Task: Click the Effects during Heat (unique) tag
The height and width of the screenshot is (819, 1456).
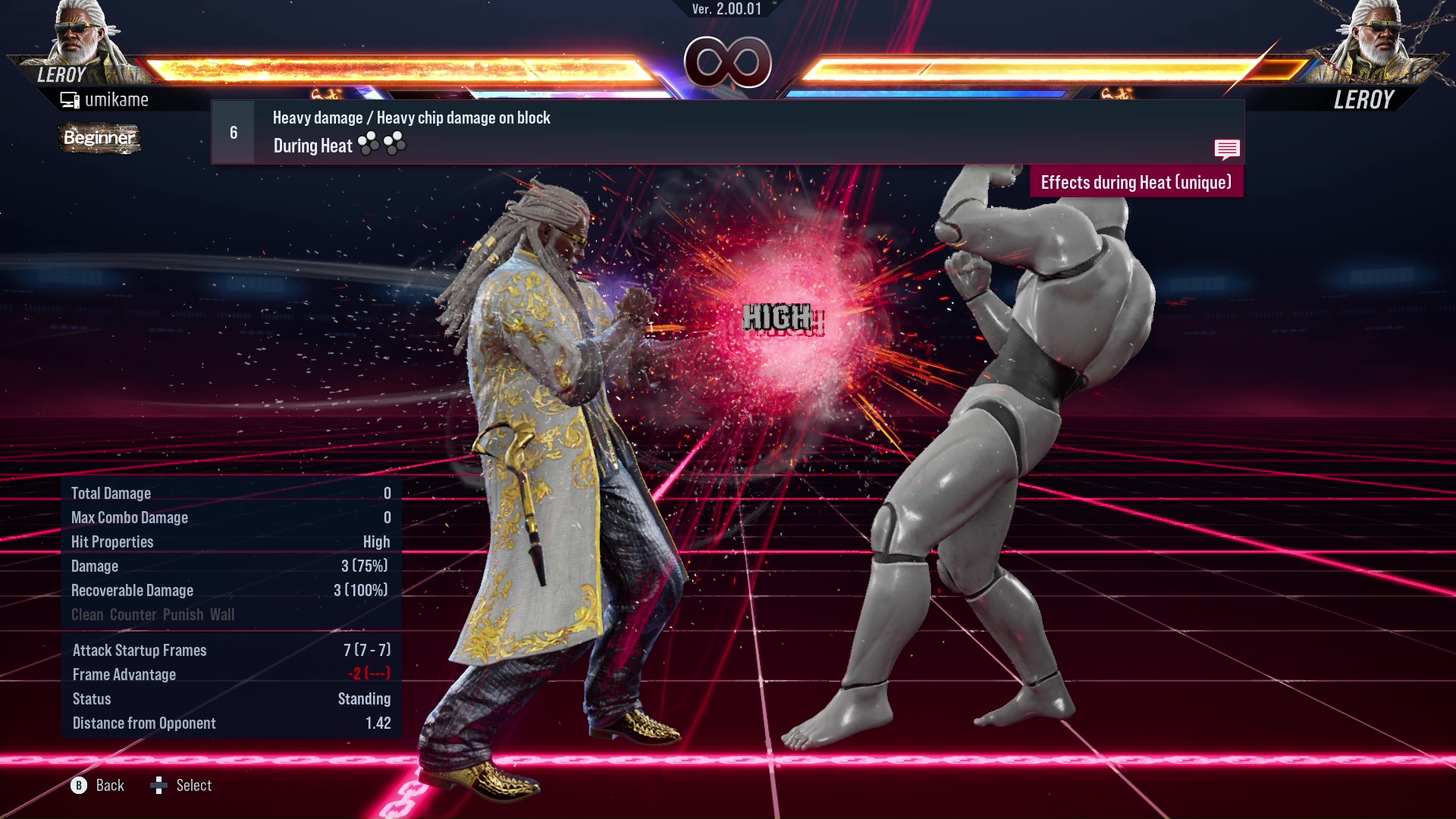Action: coord(1136,182)
